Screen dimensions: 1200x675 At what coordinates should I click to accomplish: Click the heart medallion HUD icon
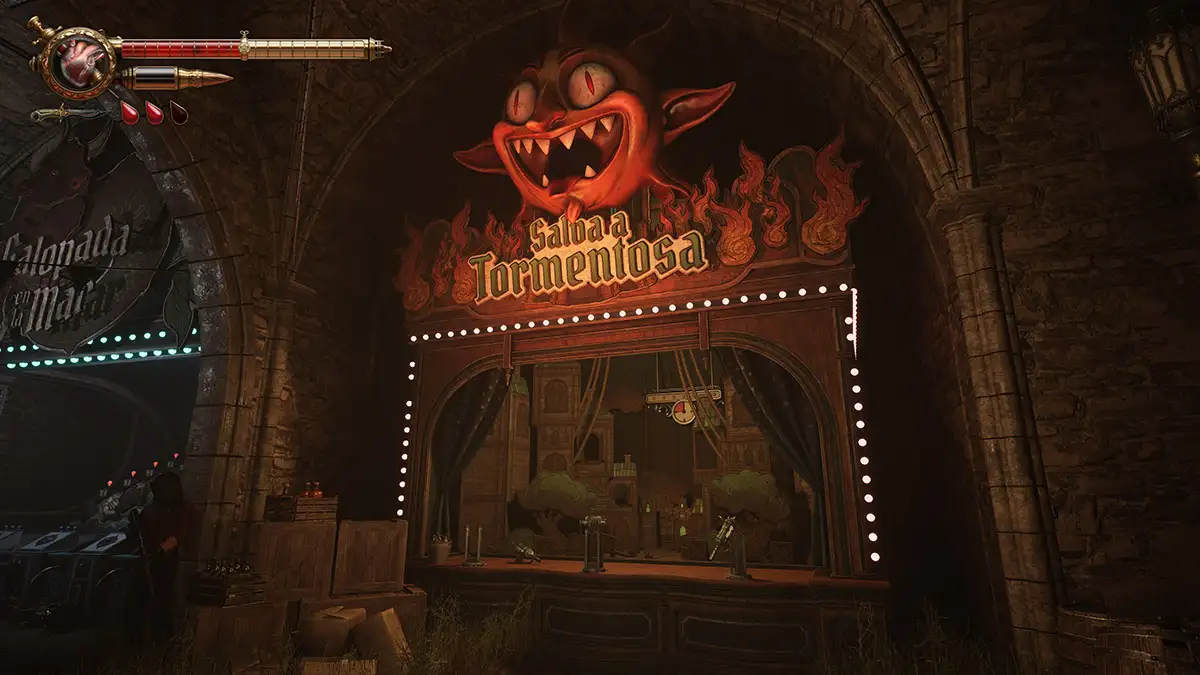(x=77, y=62)
